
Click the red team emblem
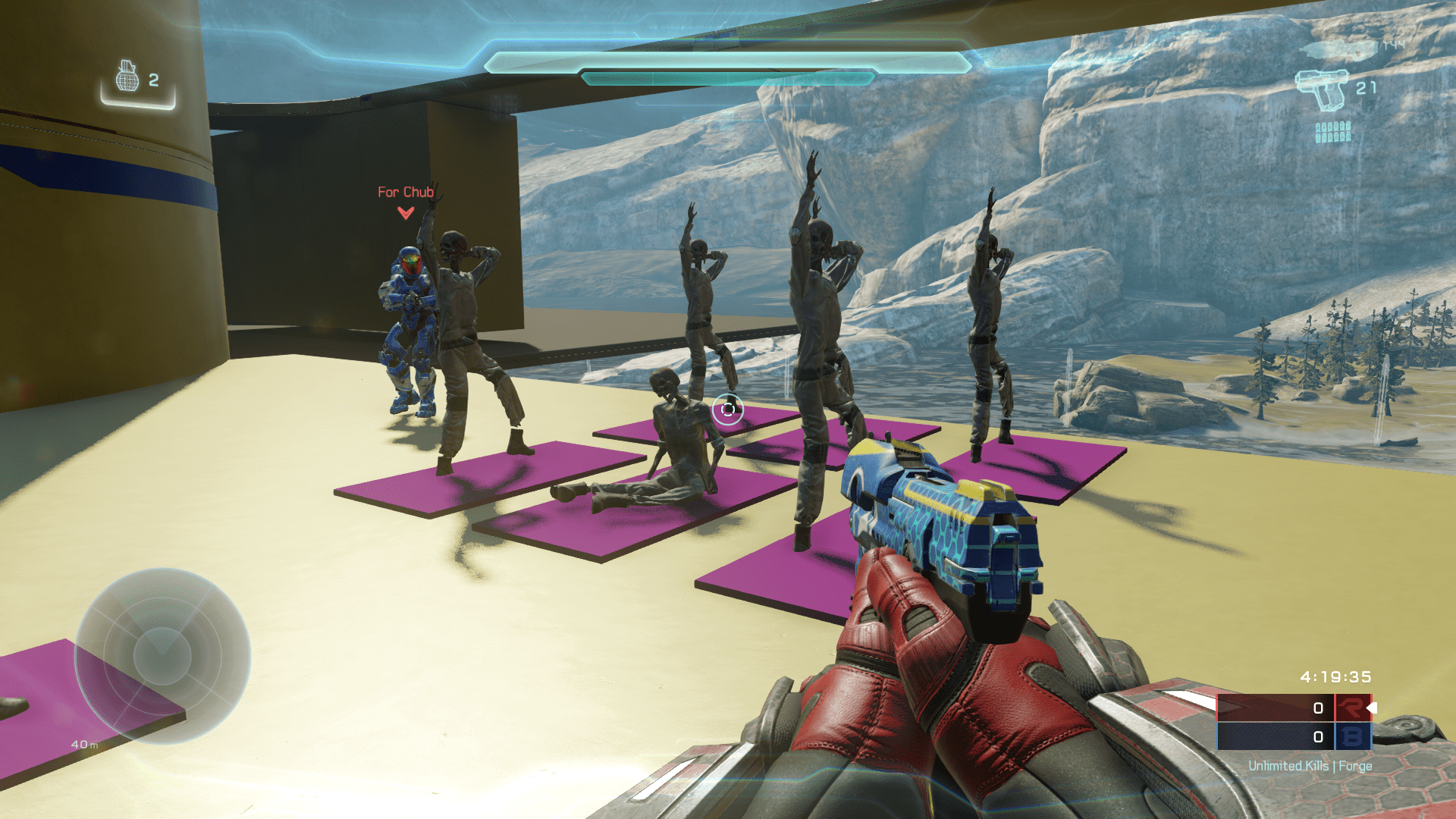coord(1352,708)
